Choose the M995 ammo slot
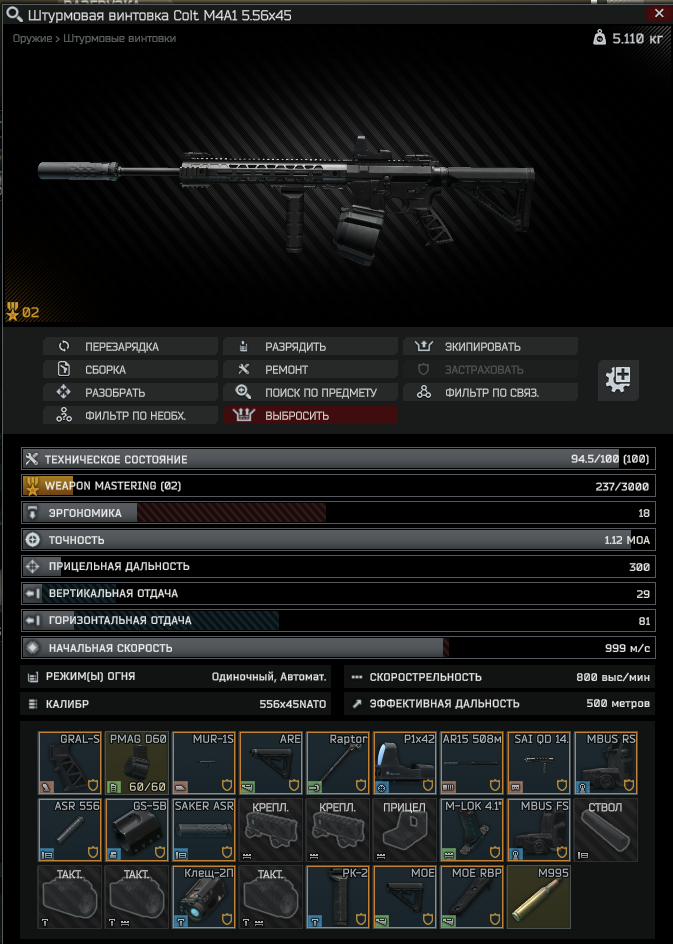673x944 pixels. pyautogui.click(x=539, y=896)
